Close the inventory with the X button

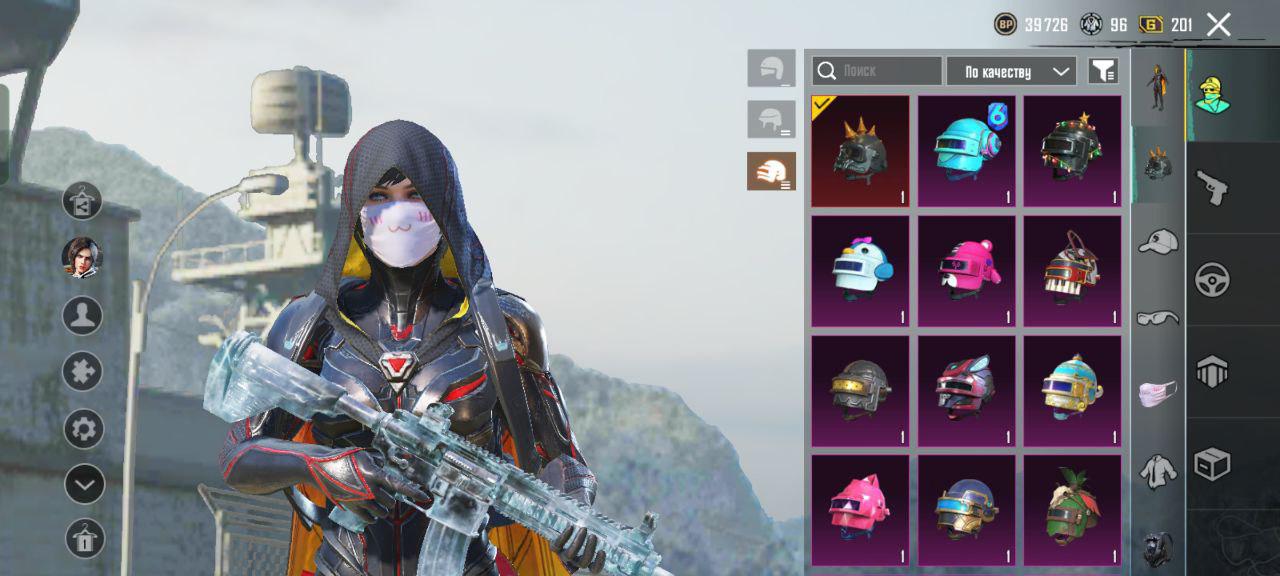click(1218, 25)
